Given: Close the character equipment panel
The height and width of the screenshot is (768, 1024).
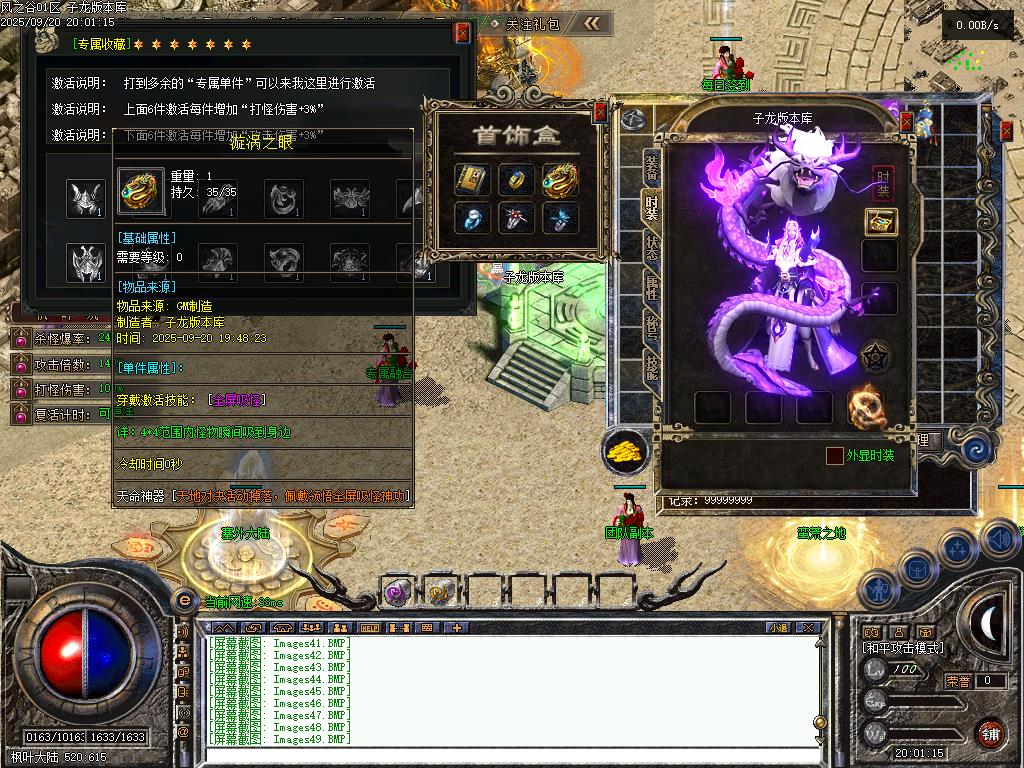Looking at the screenshot, I should pyautogui.click(x=906, y=122).
